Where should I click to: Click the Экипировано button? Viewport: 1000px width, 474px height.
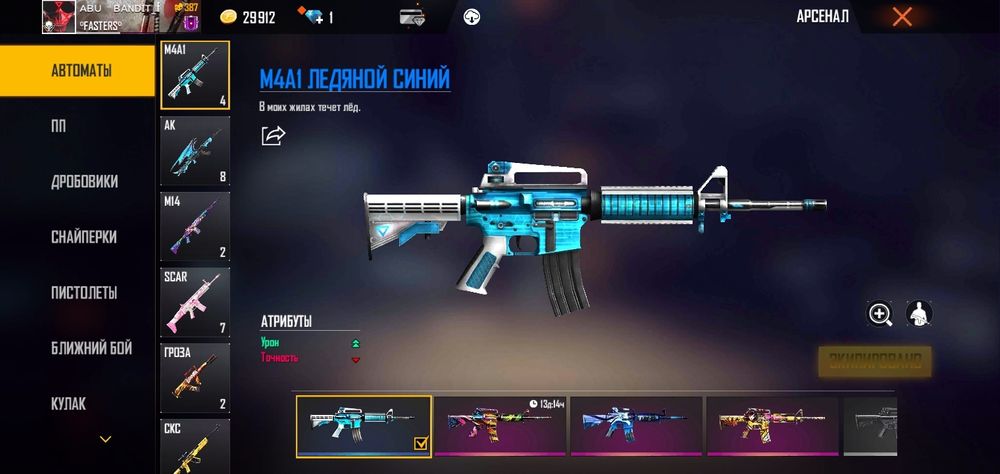coord(875,361)
